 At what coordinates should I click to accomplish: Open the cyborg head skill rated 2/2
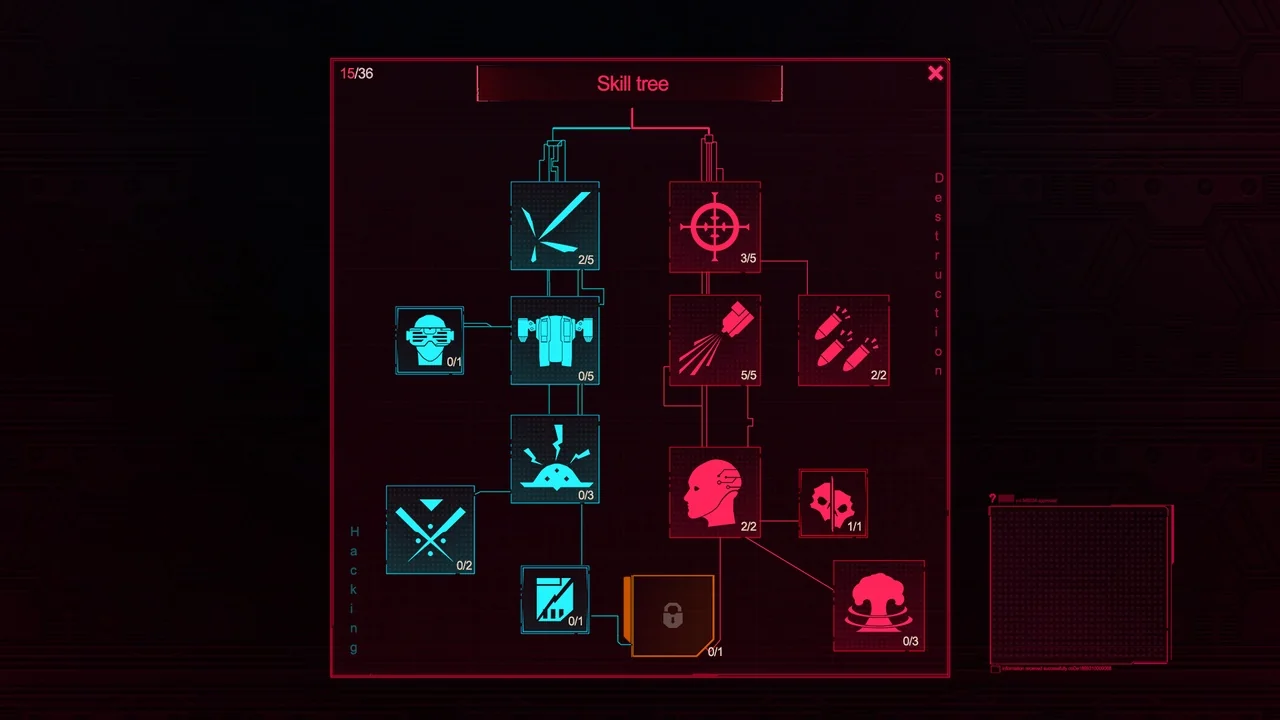715,490
